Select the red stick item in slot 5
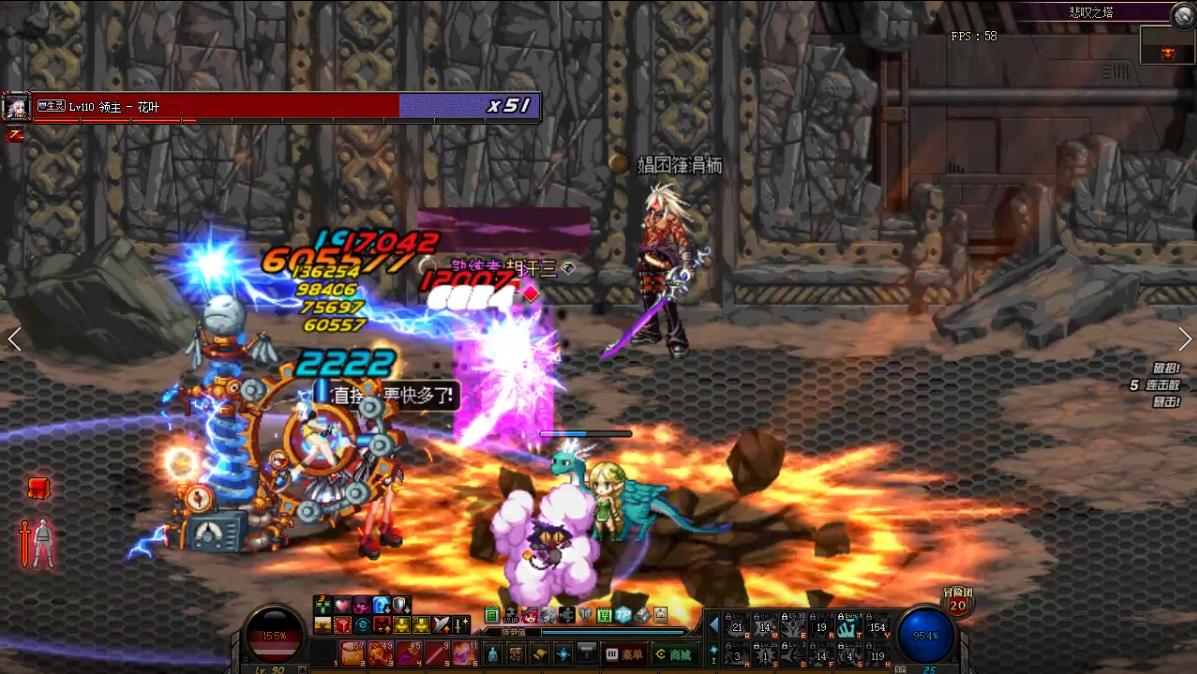The height and width of the screenshot is (674, 1197). click(x=437, y=653)
